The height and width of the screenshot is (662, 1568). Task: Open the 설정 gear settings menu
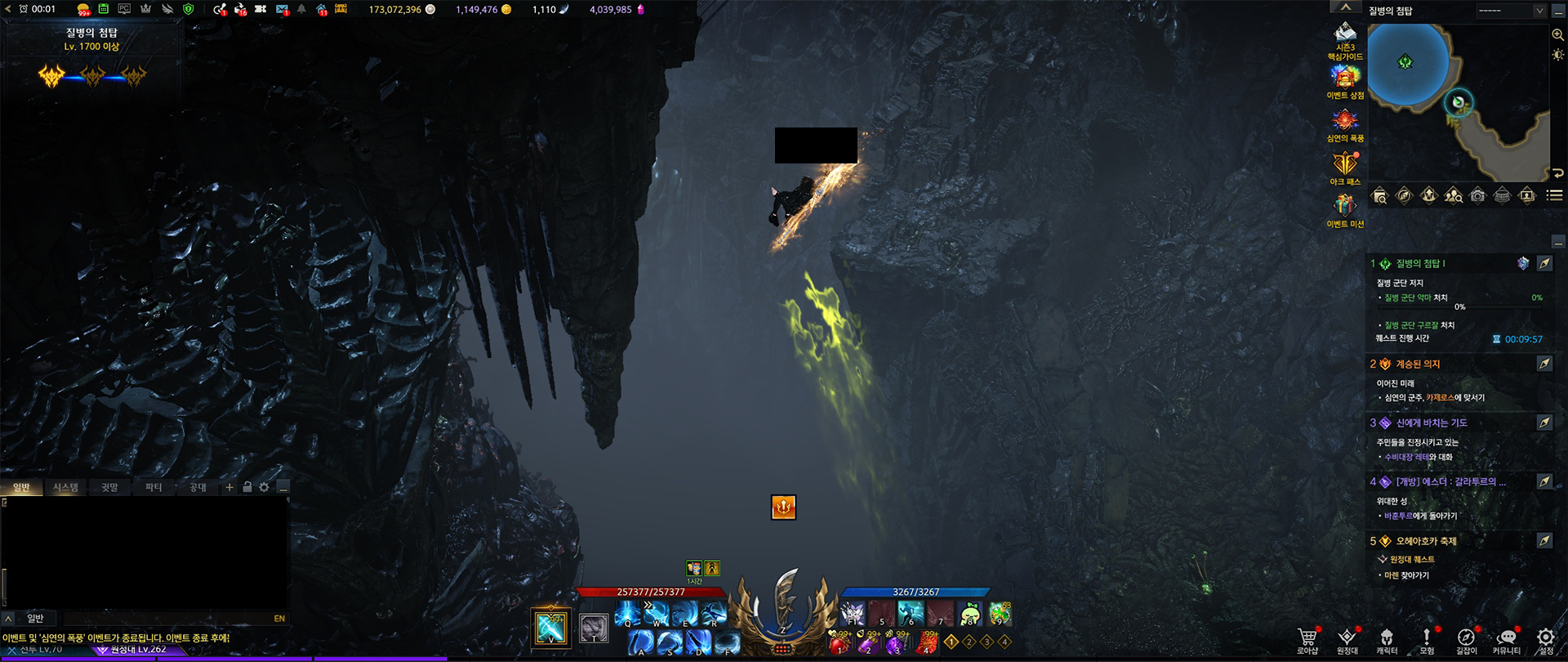[x=1545, y=639]
